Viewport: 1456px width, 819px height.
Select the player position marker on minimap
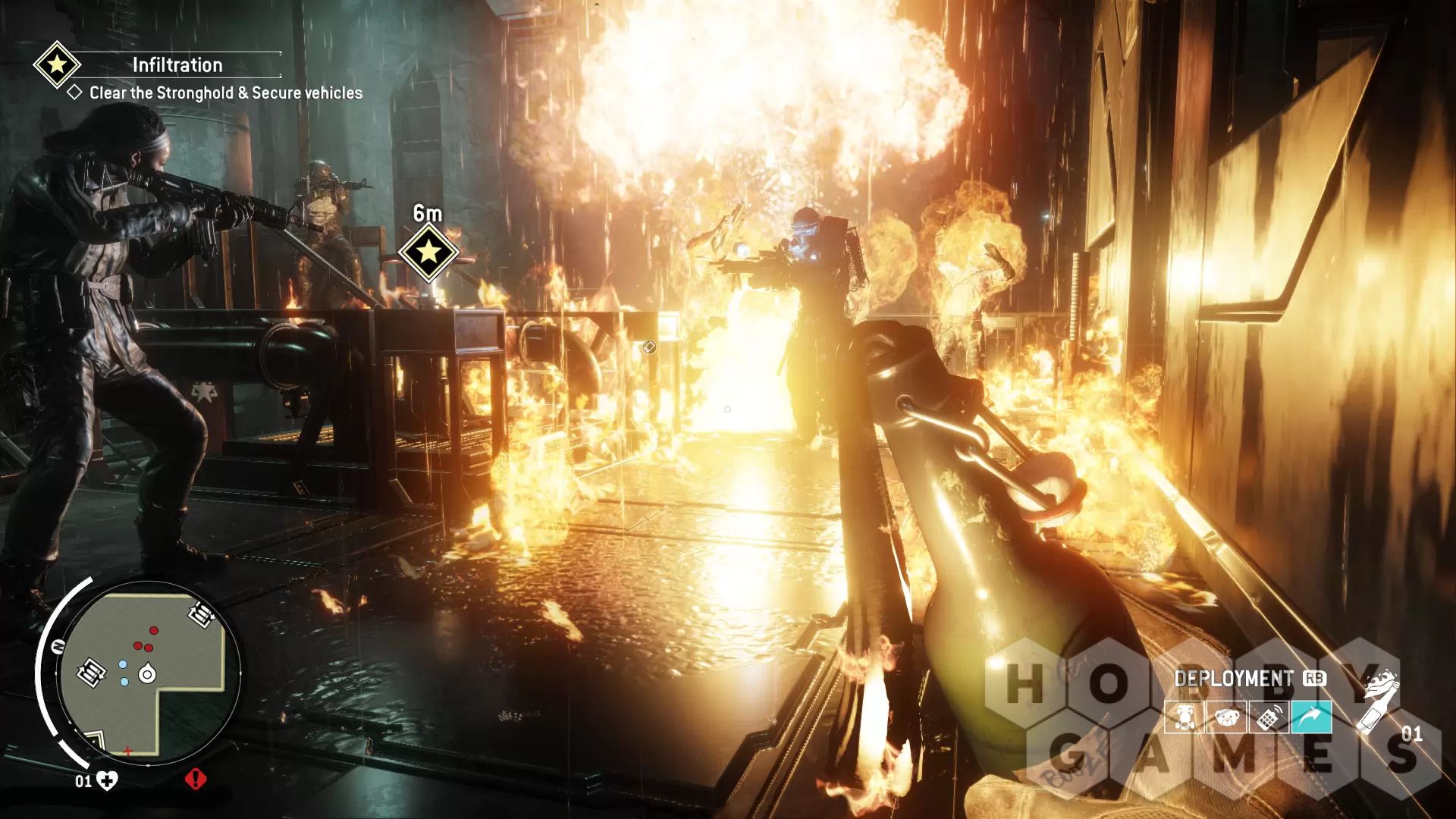146,672
